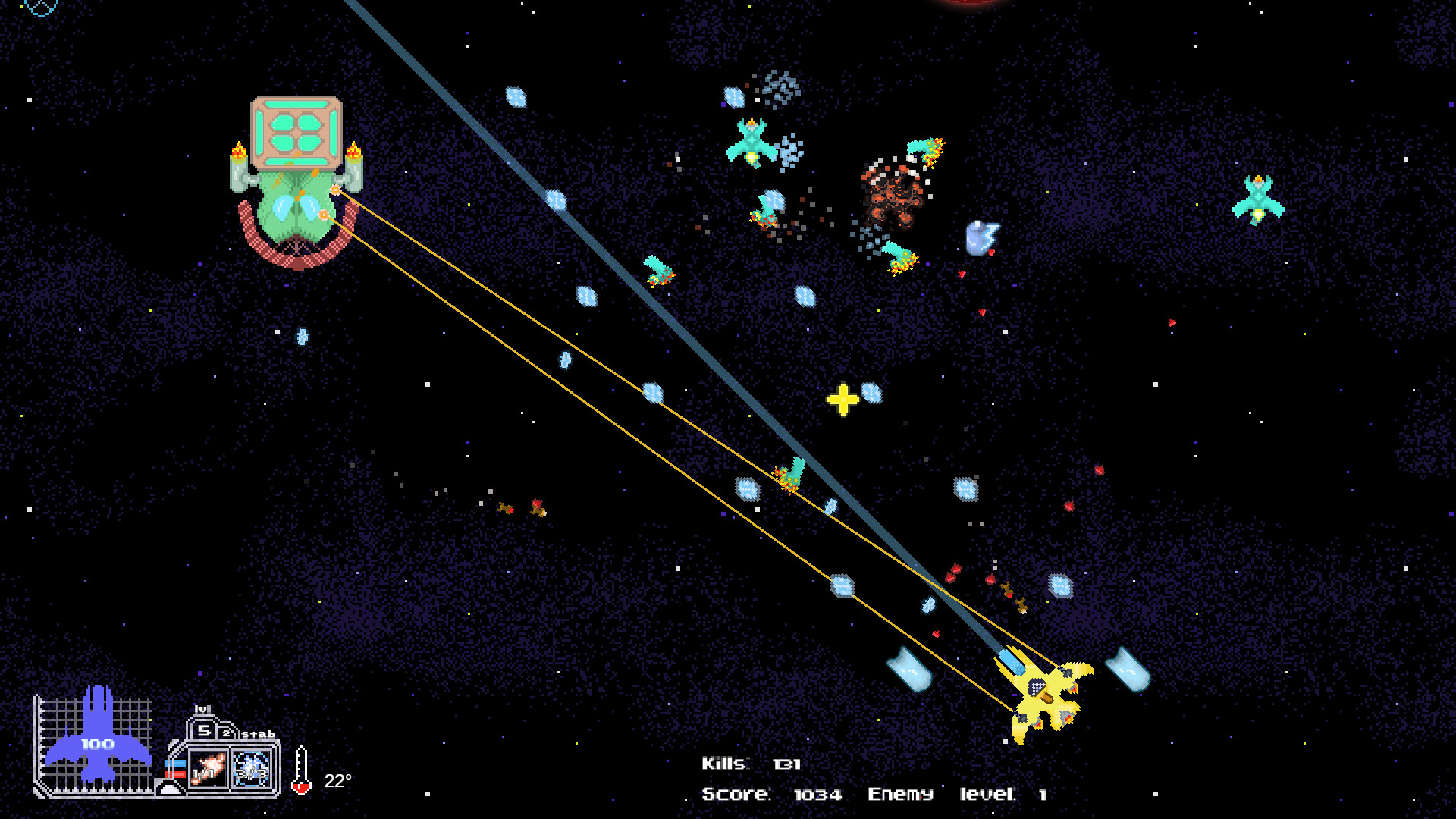The width and height of the screenshot is (1456, 819).
Task: Click the thermometer icon next to 22°
Action: click(301, 770)
